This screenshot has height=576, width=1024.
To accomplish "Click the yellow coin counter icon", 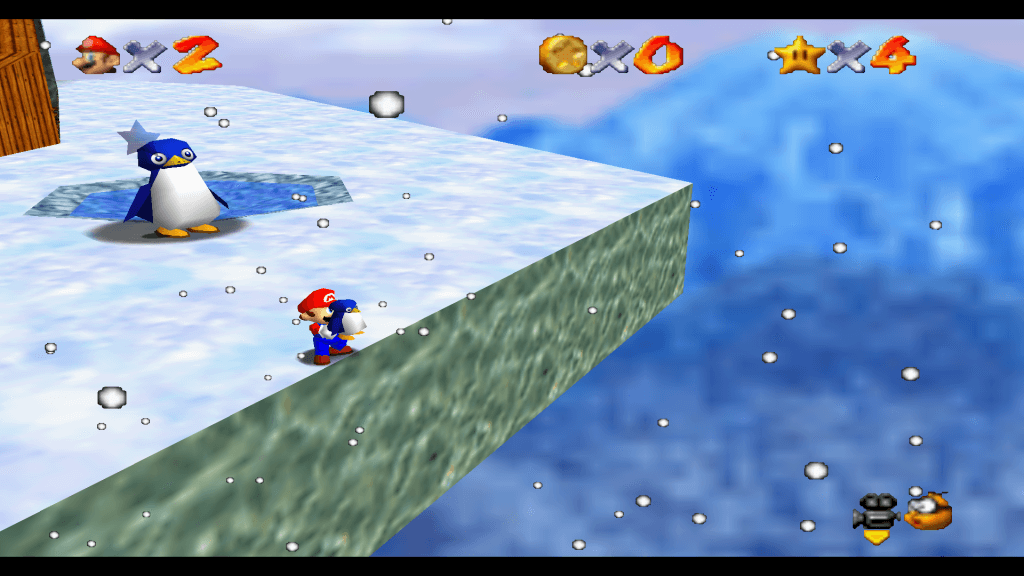I will pos(562,54).
